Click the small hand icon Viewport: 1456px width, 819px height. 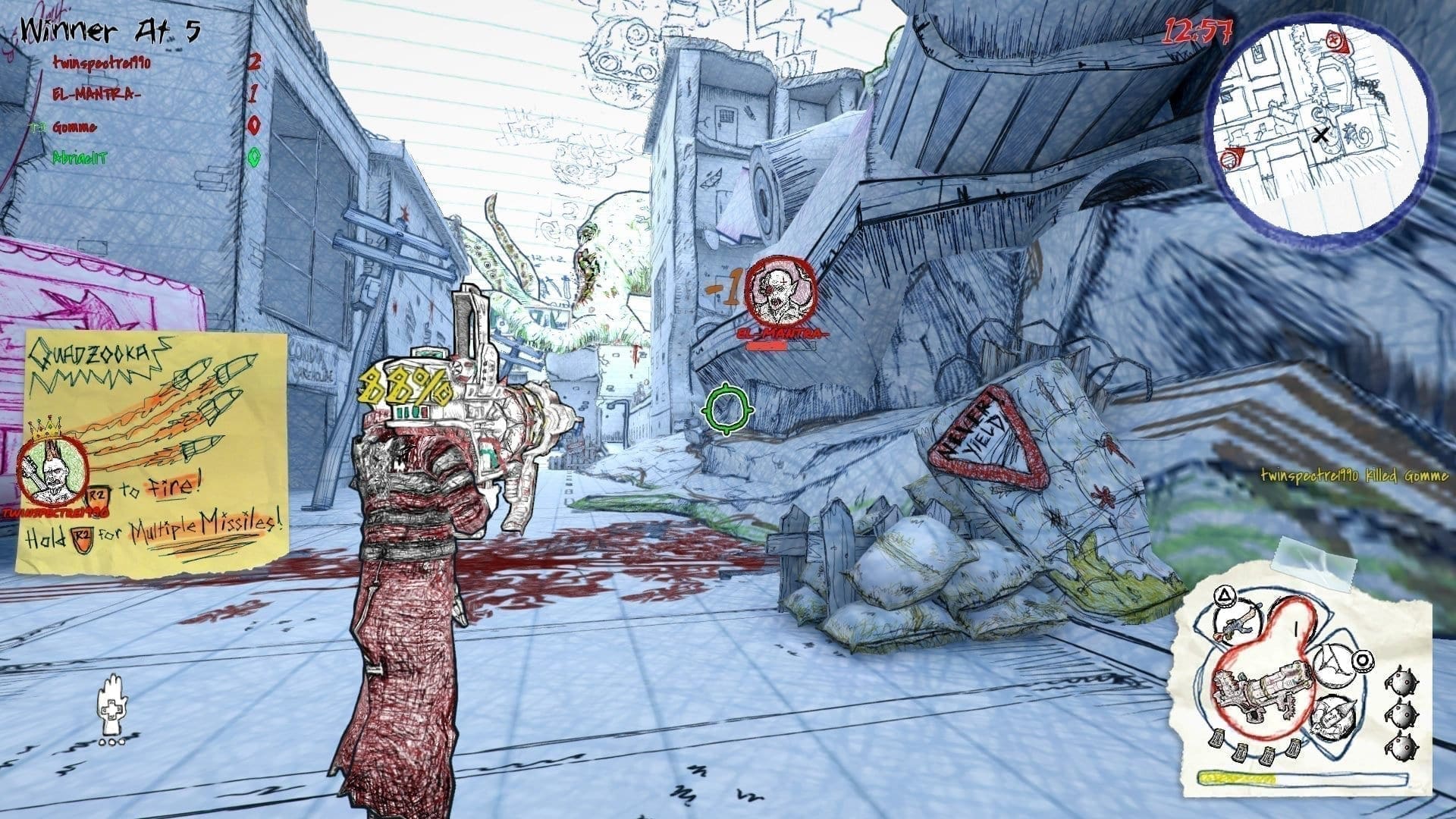pos(112,705)
